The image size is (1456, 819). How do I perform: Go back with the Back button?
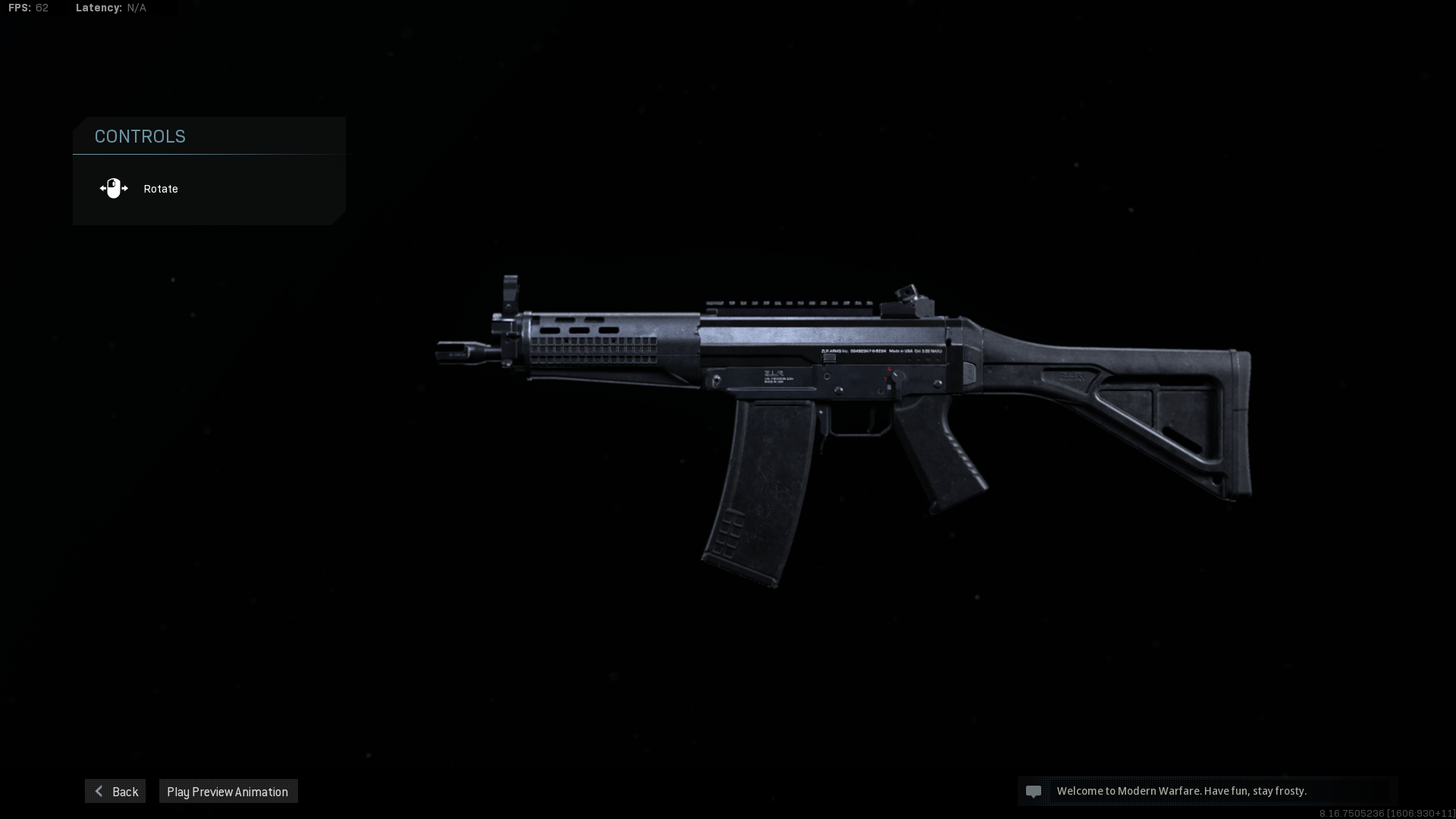point(115,791)
